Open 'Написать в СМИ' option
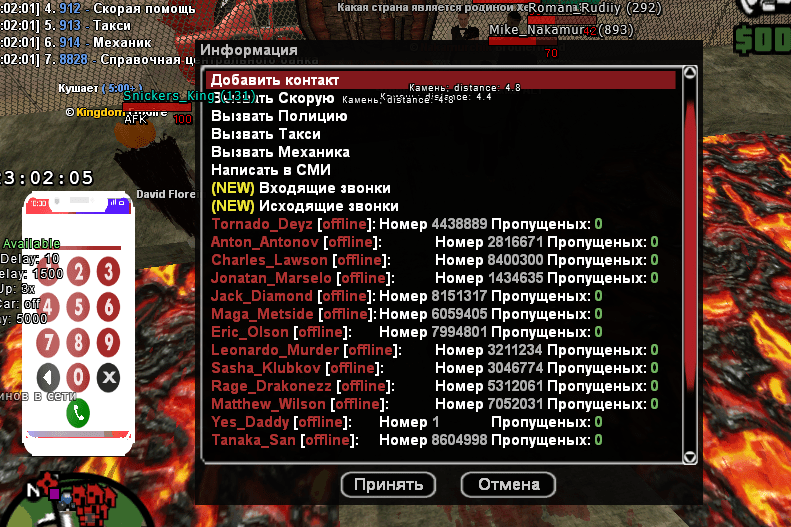 pos(271,170)
